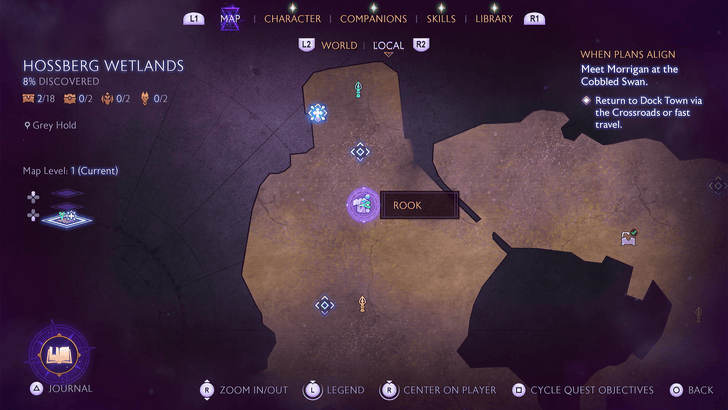Choose the Grey Hold location label
Image resolution: width=728 pixels, height=410 pixels.
click(54, 126)
